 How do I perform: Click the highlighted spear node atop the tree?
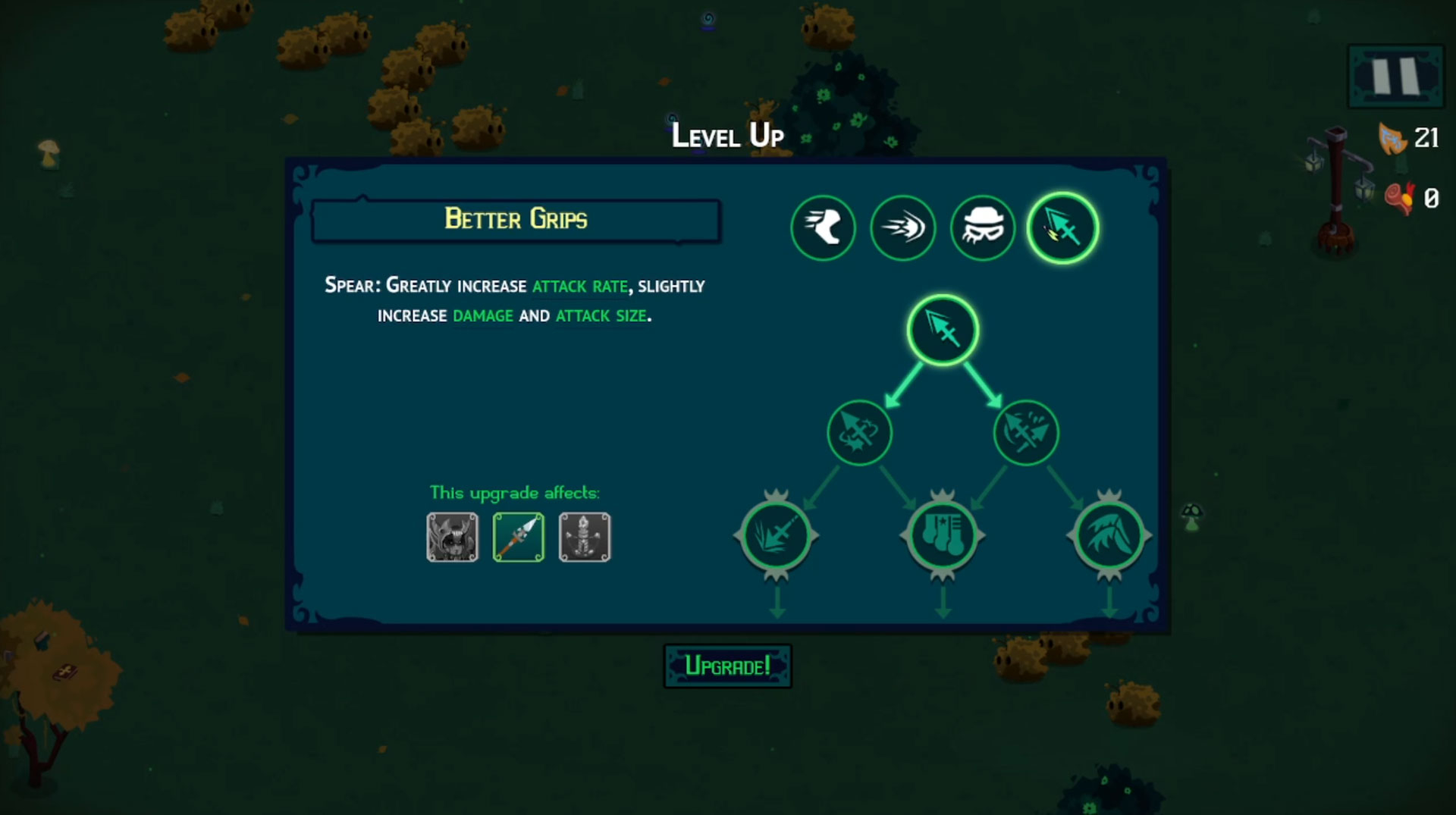tap(943, 331)
